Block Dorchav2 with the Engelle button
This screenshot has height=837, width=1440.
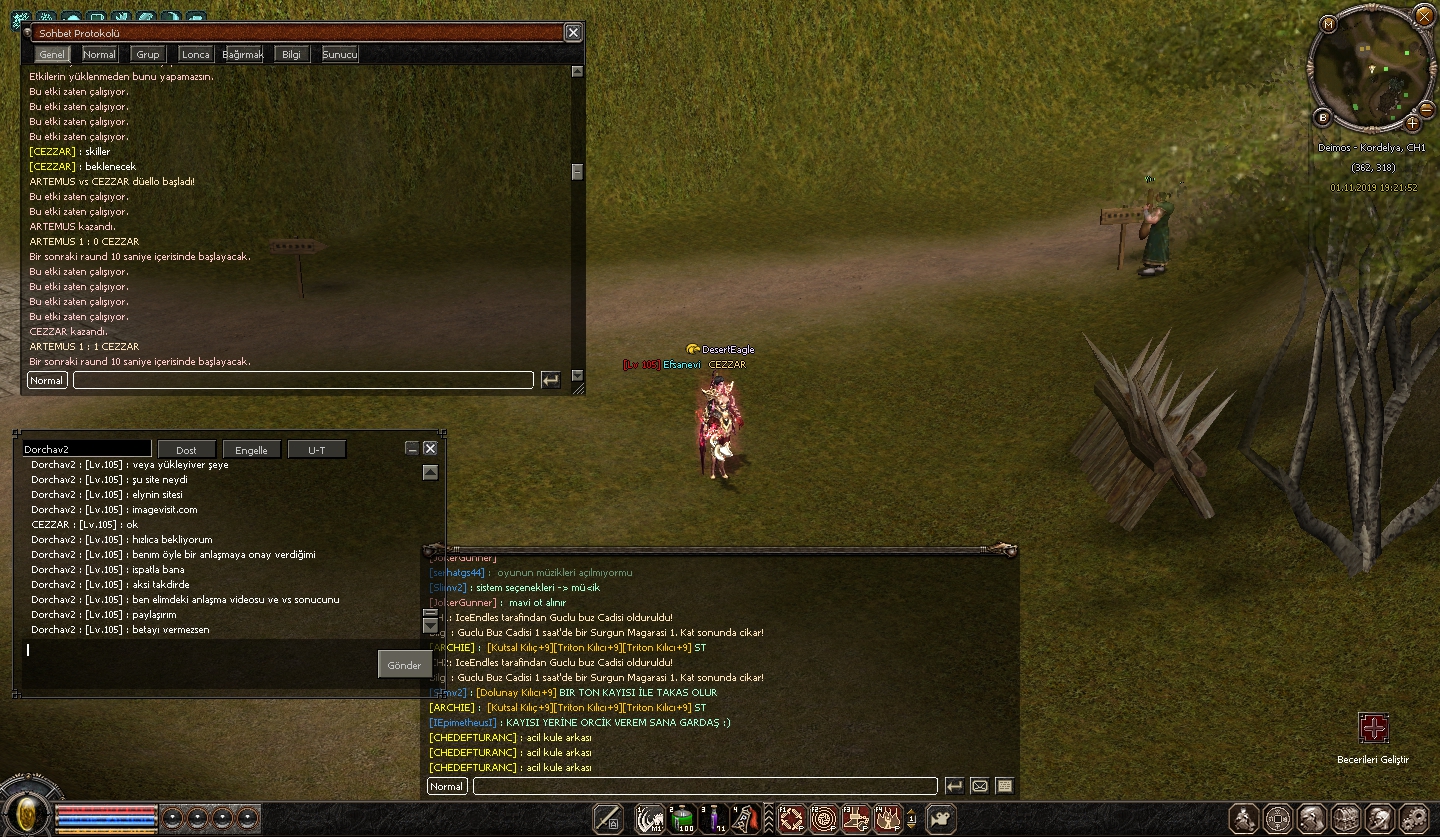(251, 450)
